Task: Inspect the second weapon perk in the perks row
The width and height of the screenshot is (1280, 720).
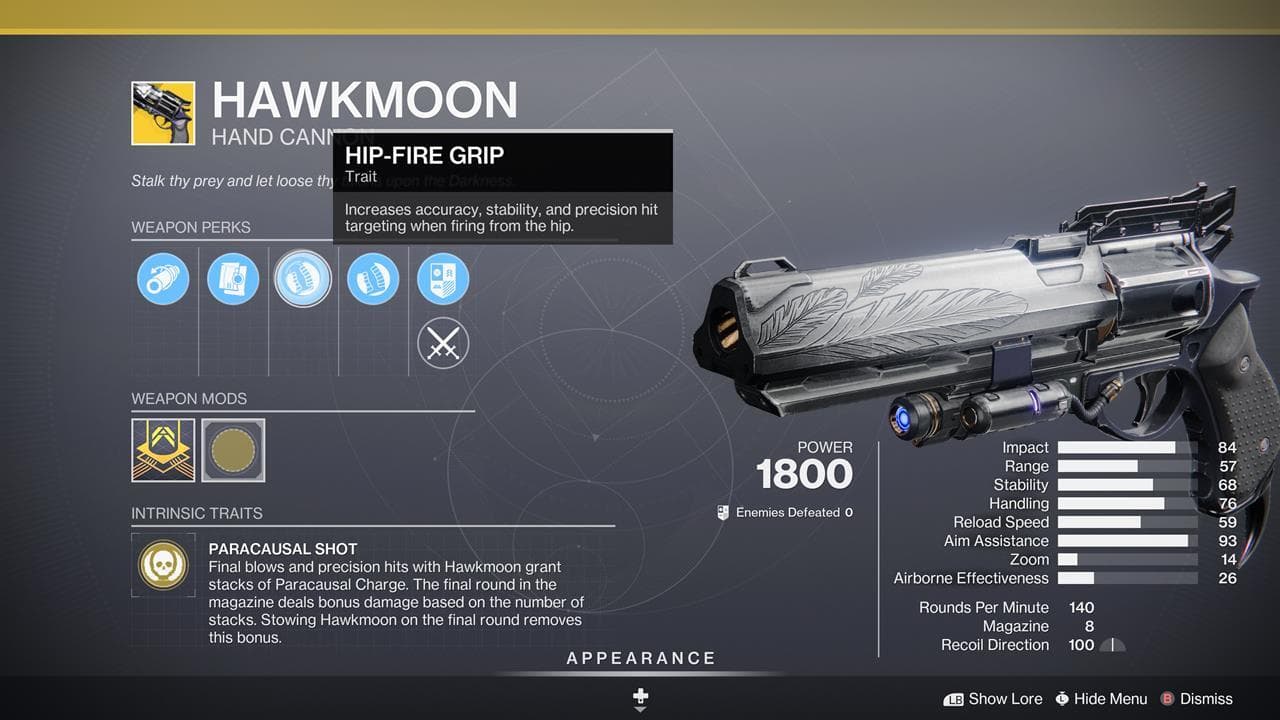Action: coord(233,278)
